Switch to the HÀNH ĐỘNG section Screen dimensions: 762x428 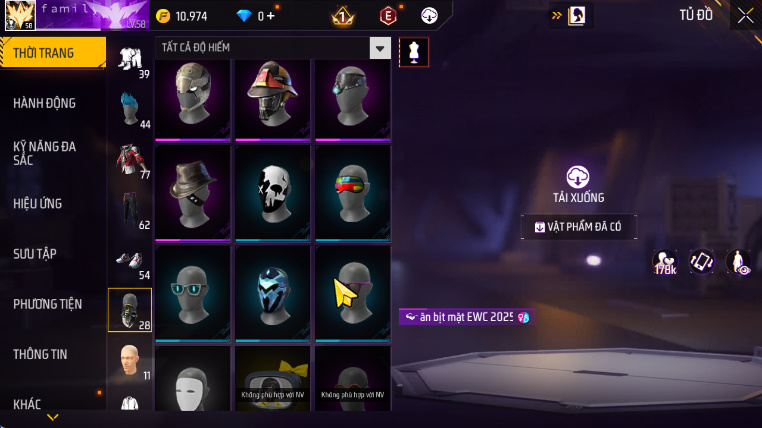click(x=45, y=103)
